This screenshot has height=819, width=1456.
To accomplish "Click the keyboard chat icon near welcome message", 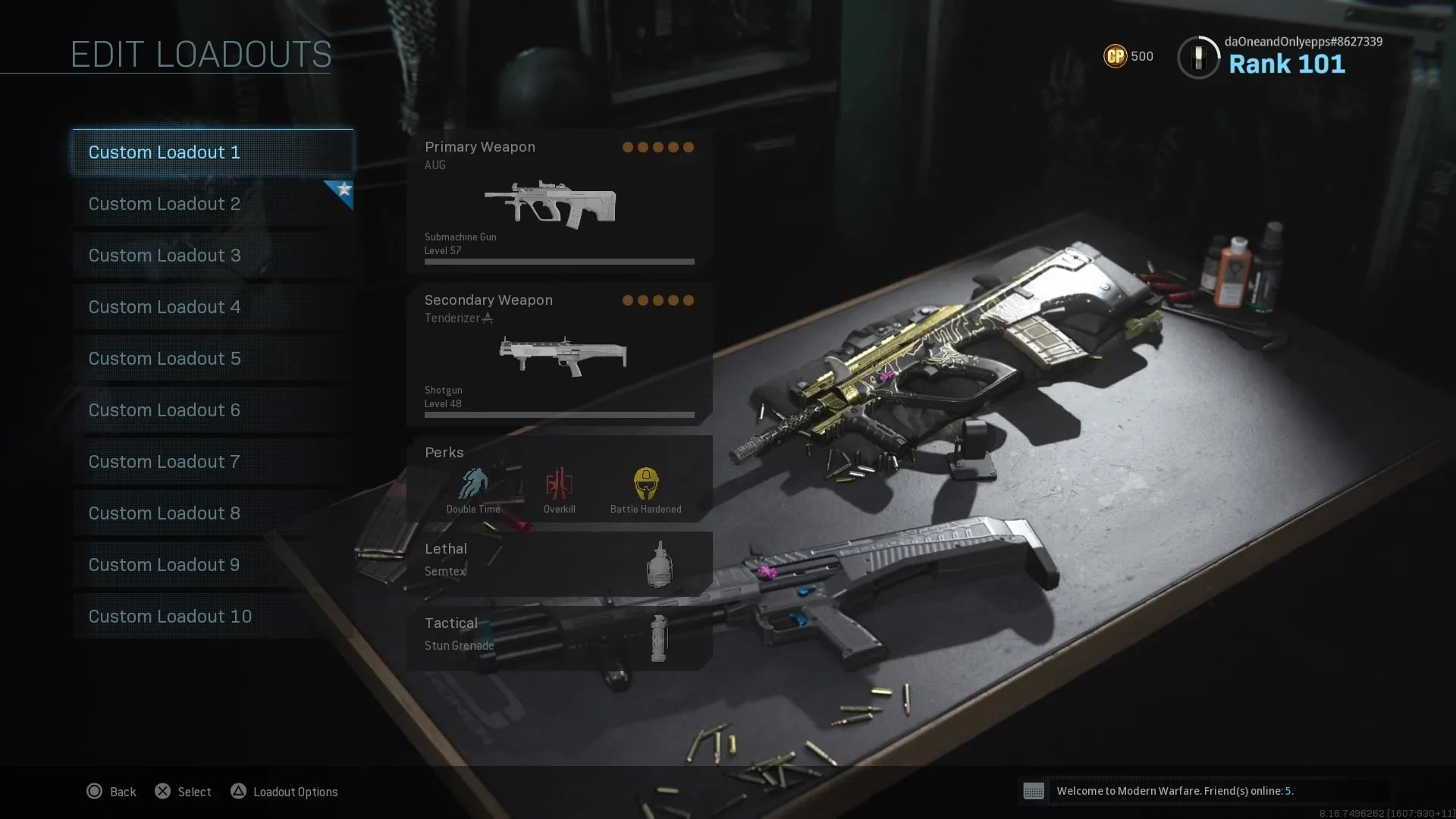I will click(x=1035, y=791).
